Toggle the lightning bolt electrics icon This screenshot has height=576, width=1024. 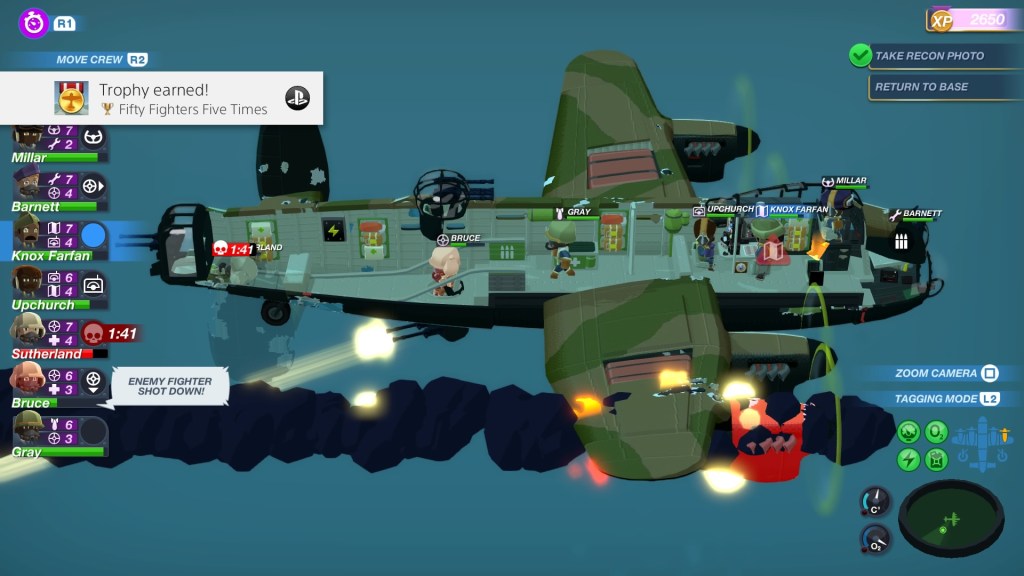point(909,459)
